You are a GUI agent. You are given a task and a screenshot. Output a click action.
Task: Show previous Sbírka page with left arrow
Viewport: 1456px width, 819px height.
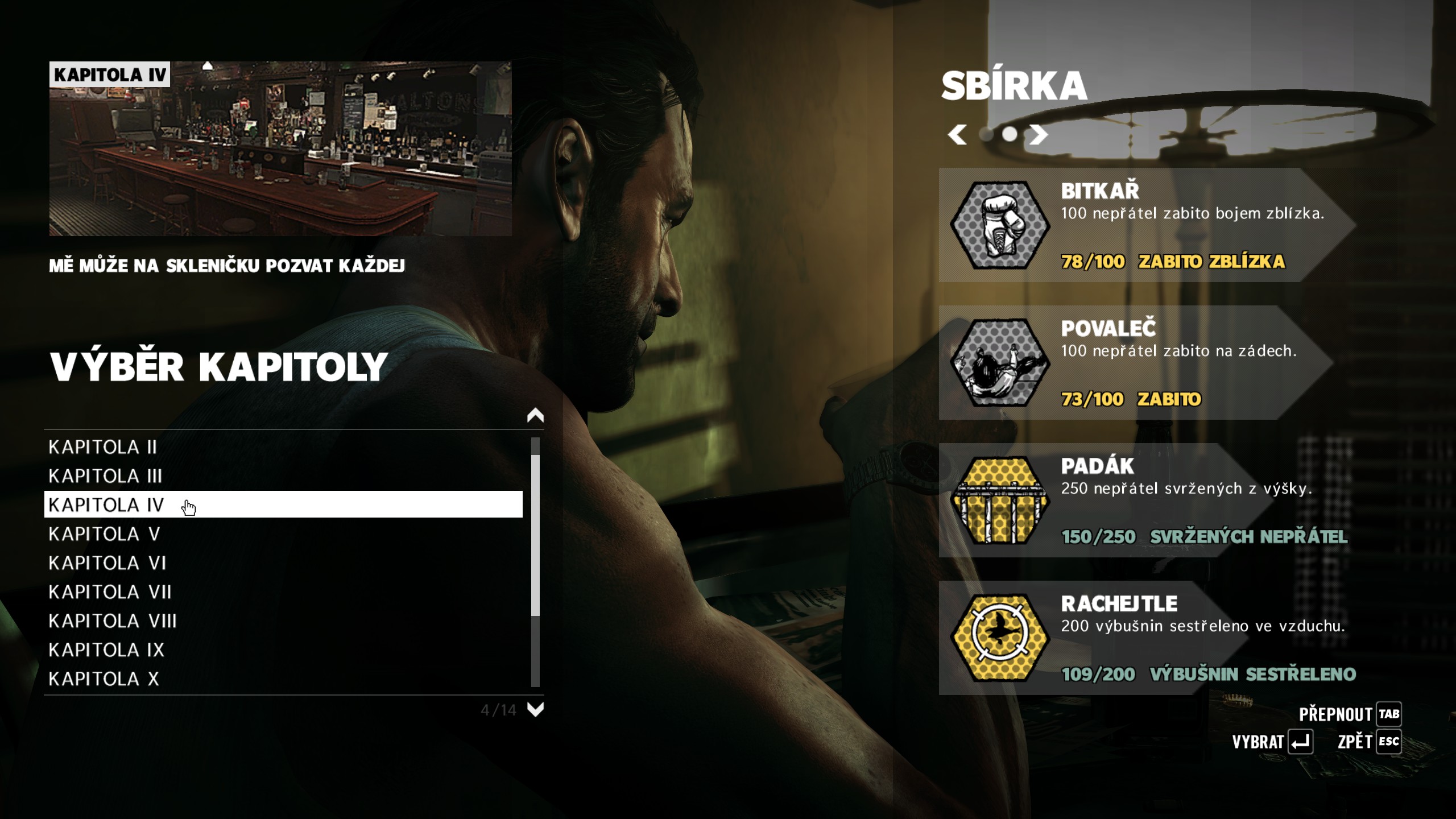coord(957,135)
